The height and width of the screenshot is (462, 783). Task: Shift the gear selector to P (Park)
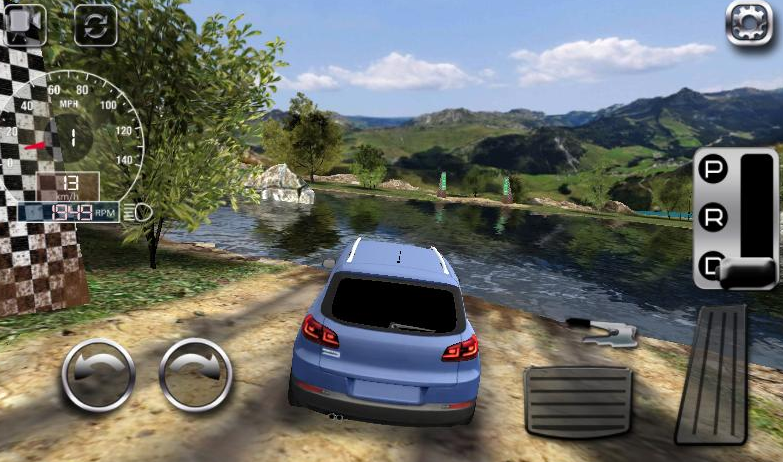point(713,170)
